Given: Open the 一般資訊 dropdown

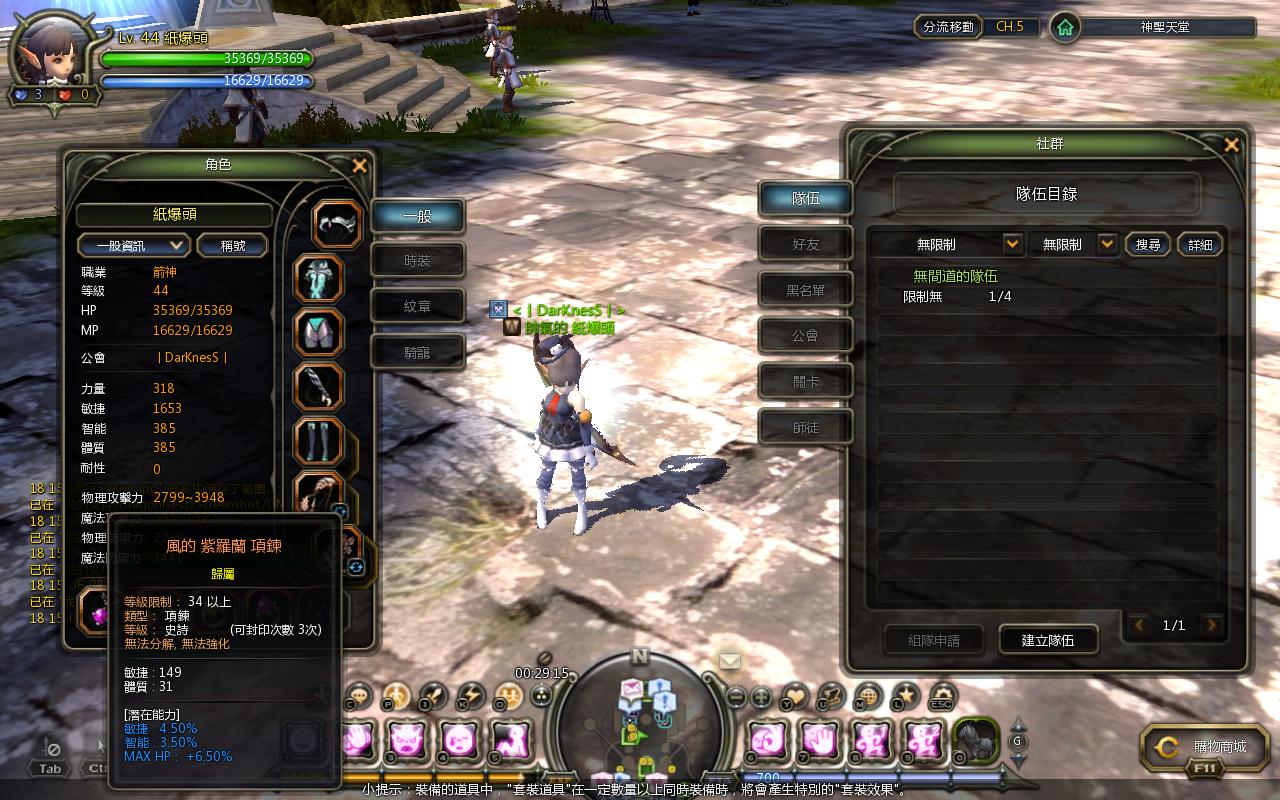Looking at the screenshot, I should (134, 245).
